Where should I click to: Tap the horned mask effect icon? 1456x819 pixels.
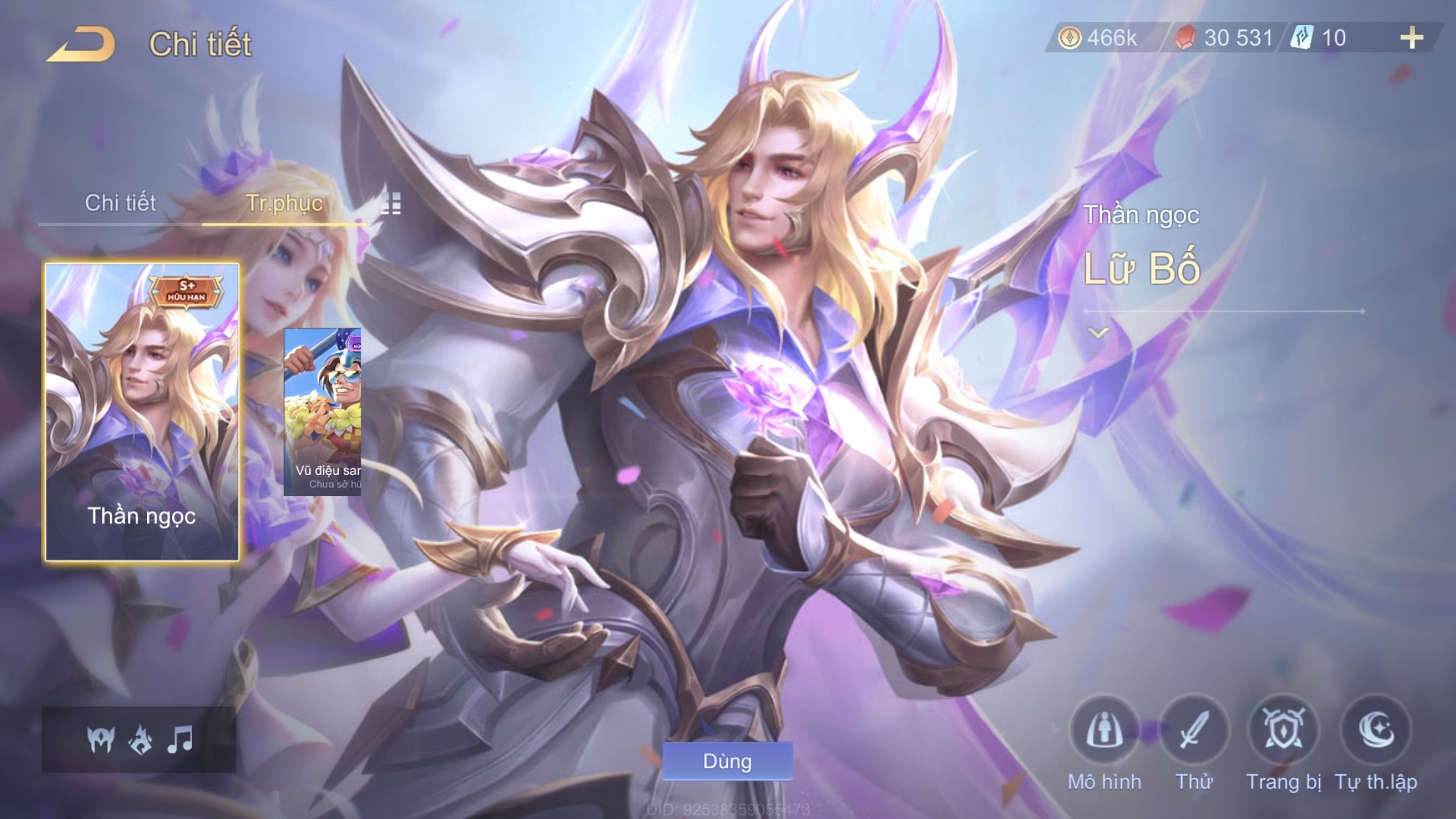(x=101, y=739)
